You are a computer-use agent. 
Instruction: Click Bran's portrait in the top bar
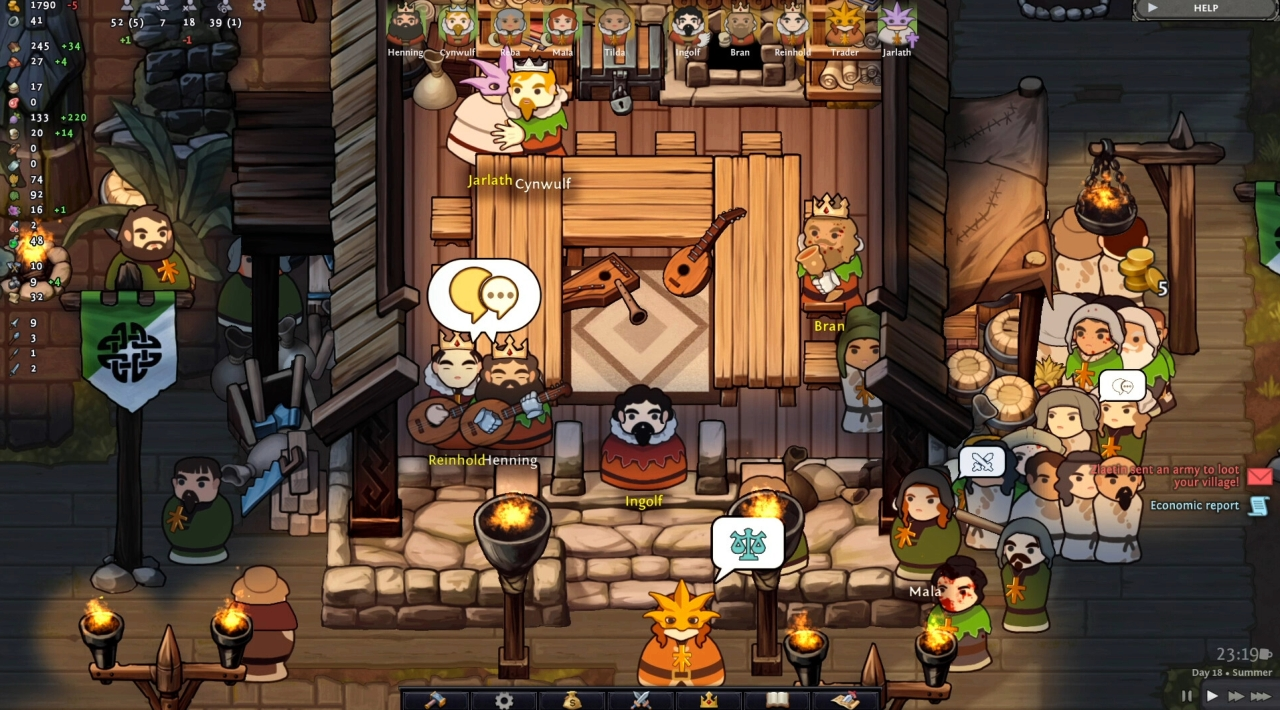(x=740, y=27)
